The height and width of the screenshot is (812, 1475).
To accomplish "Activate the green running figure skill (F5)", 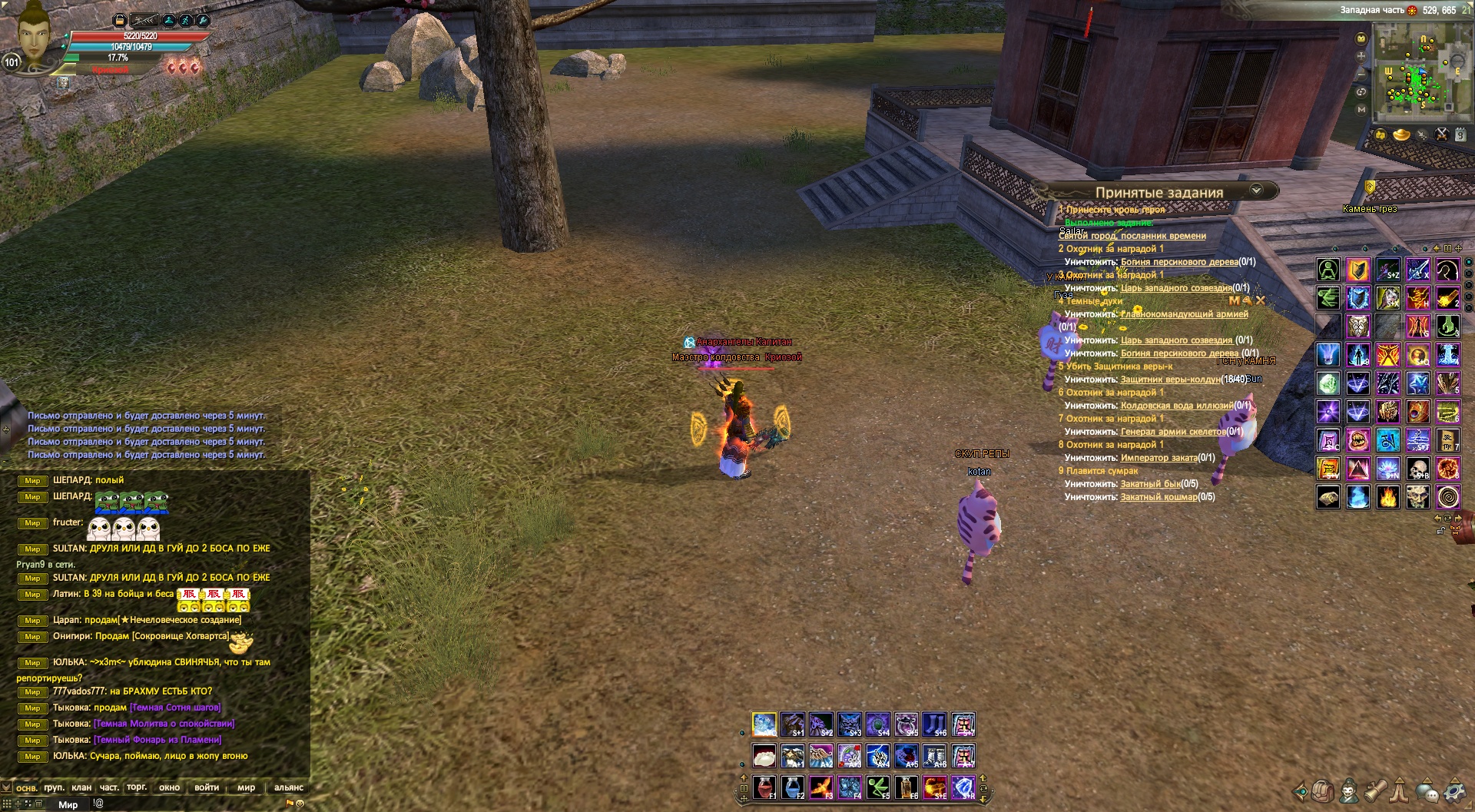I will (878, 787).
